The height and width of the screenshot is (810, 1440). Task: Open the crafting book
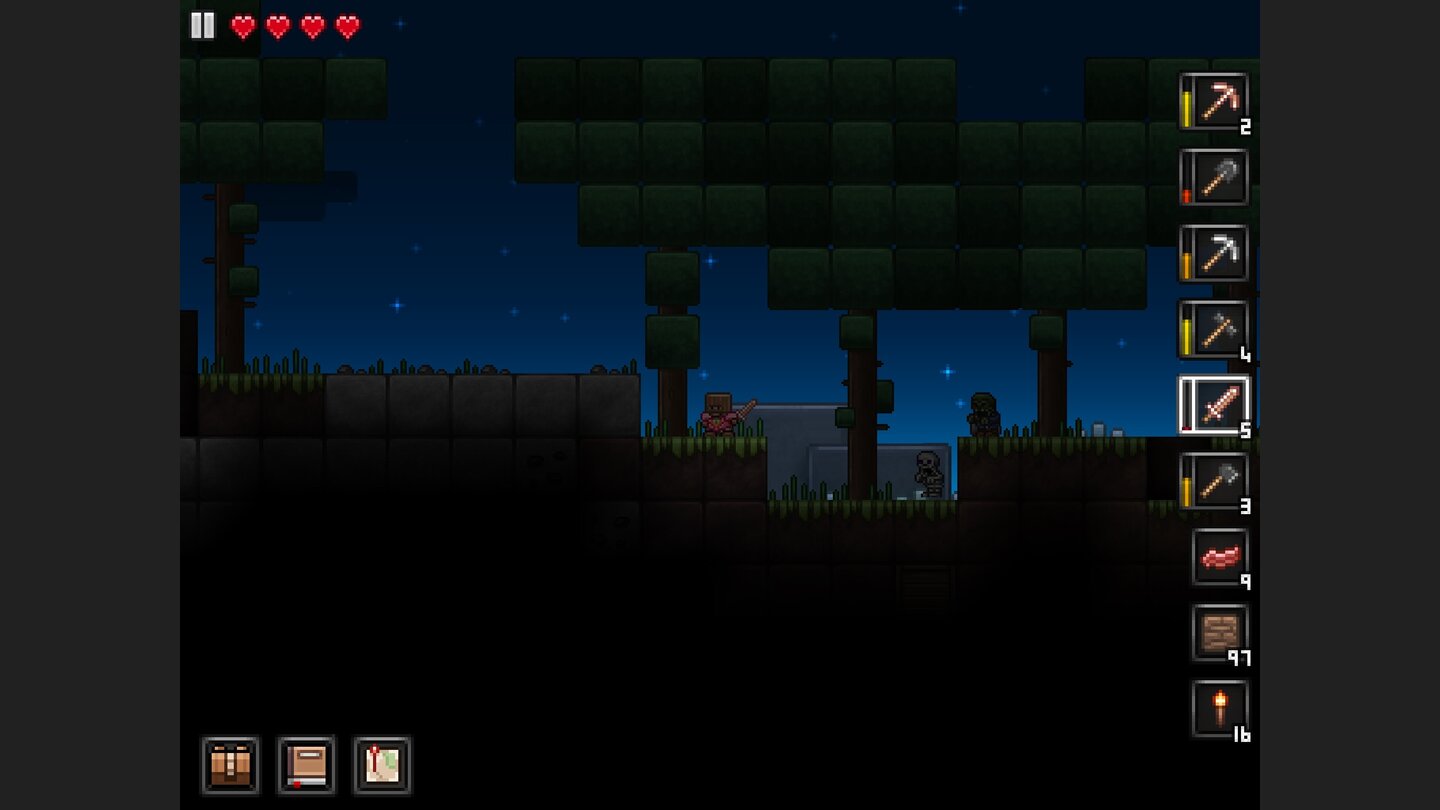306,766
